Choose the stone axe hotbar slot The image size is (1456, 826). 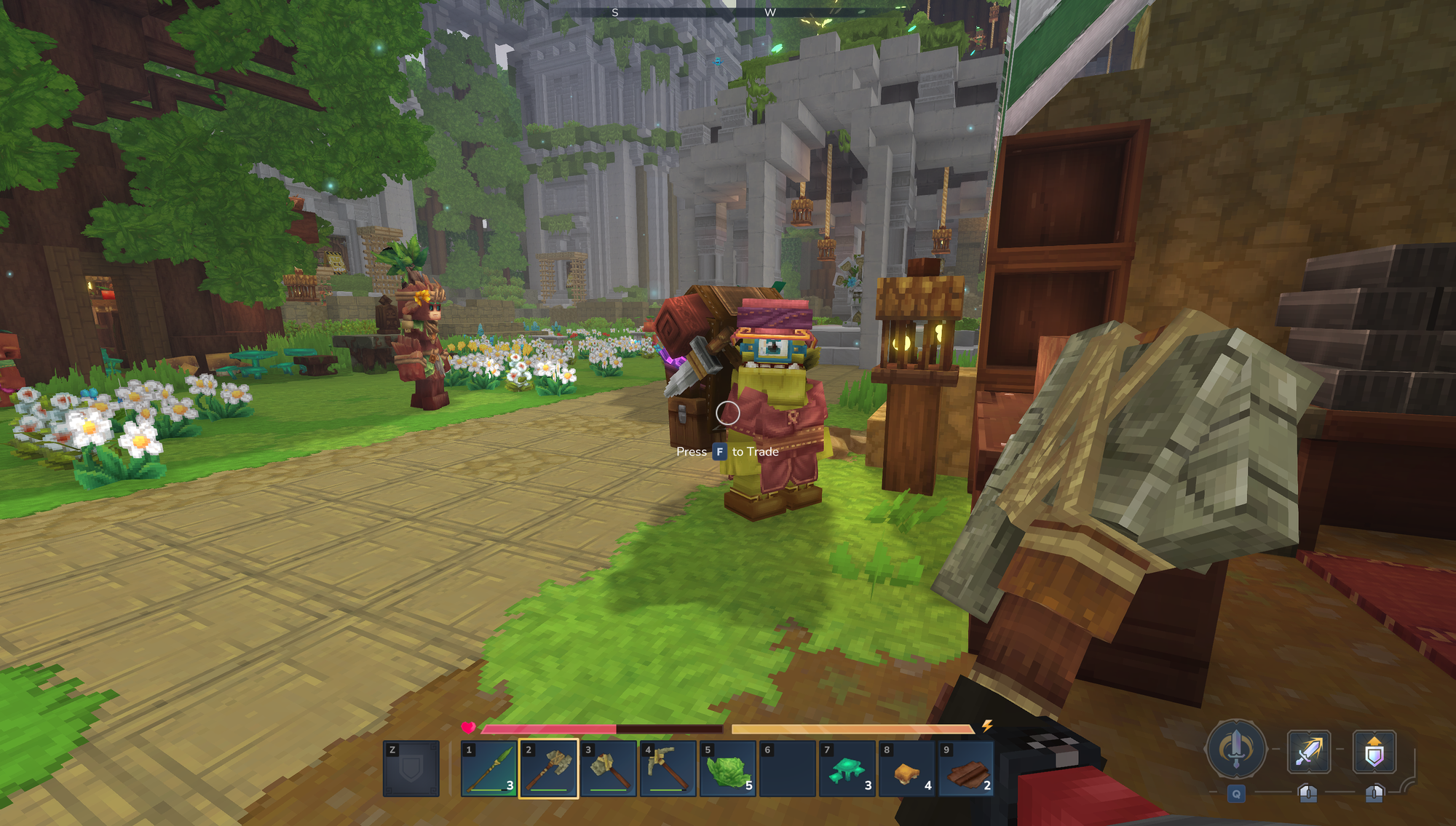549,769
